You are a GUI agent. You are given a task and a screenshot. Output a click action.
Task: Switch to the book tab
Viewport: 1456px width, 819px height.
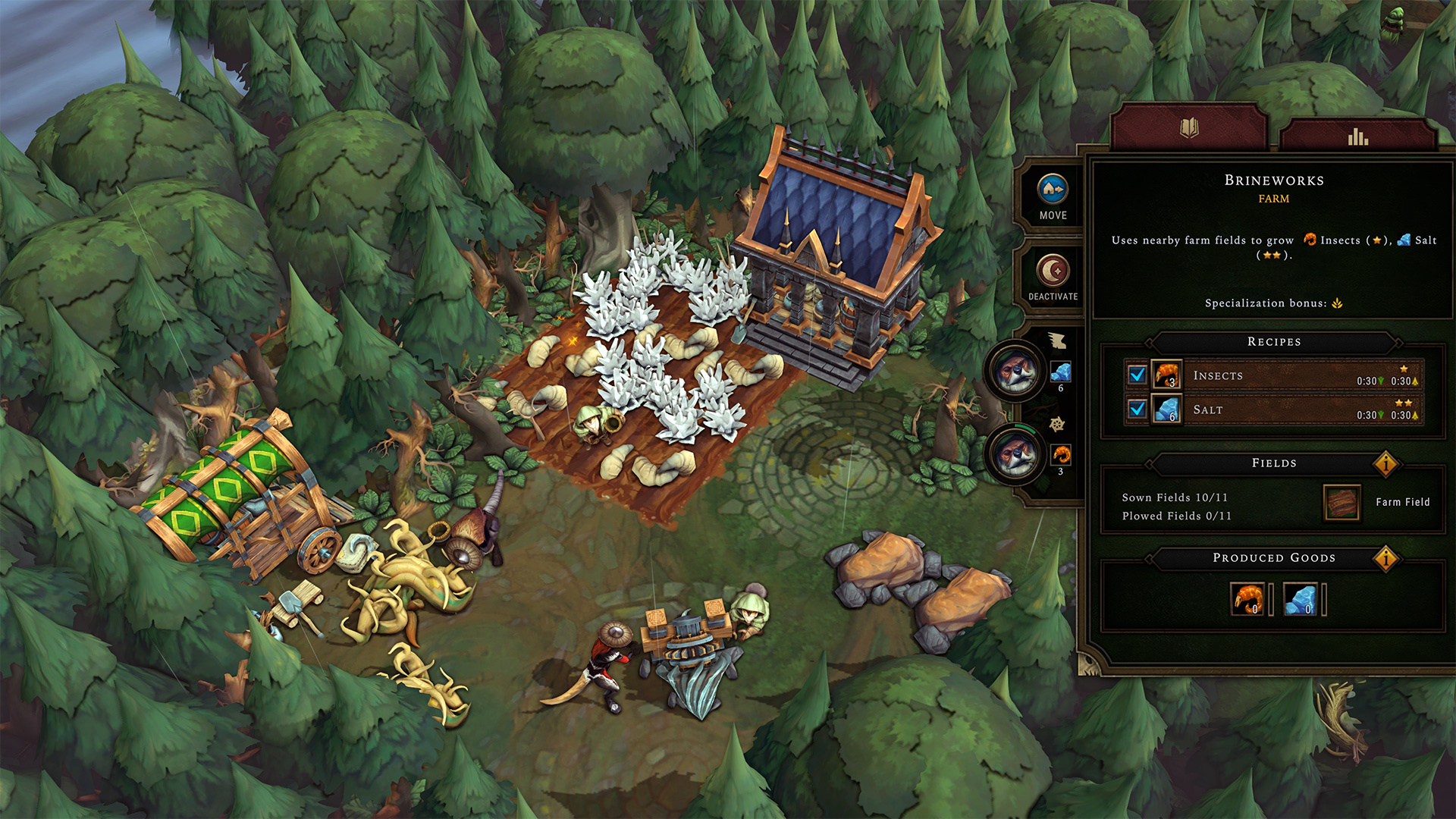tap(1189, 128)
